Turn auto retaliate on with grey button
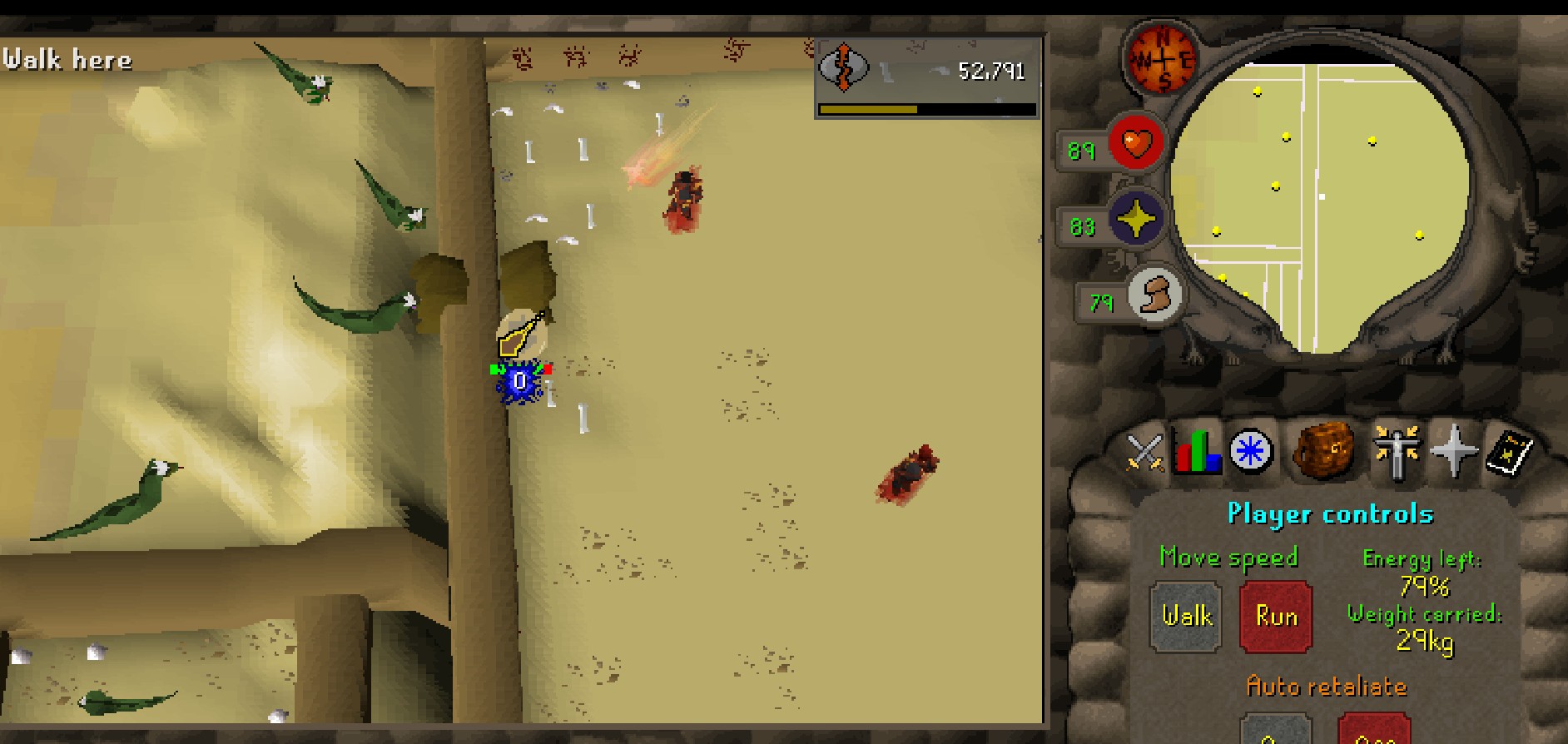This screenshot has width=1568, height=744. point(1276,730)
